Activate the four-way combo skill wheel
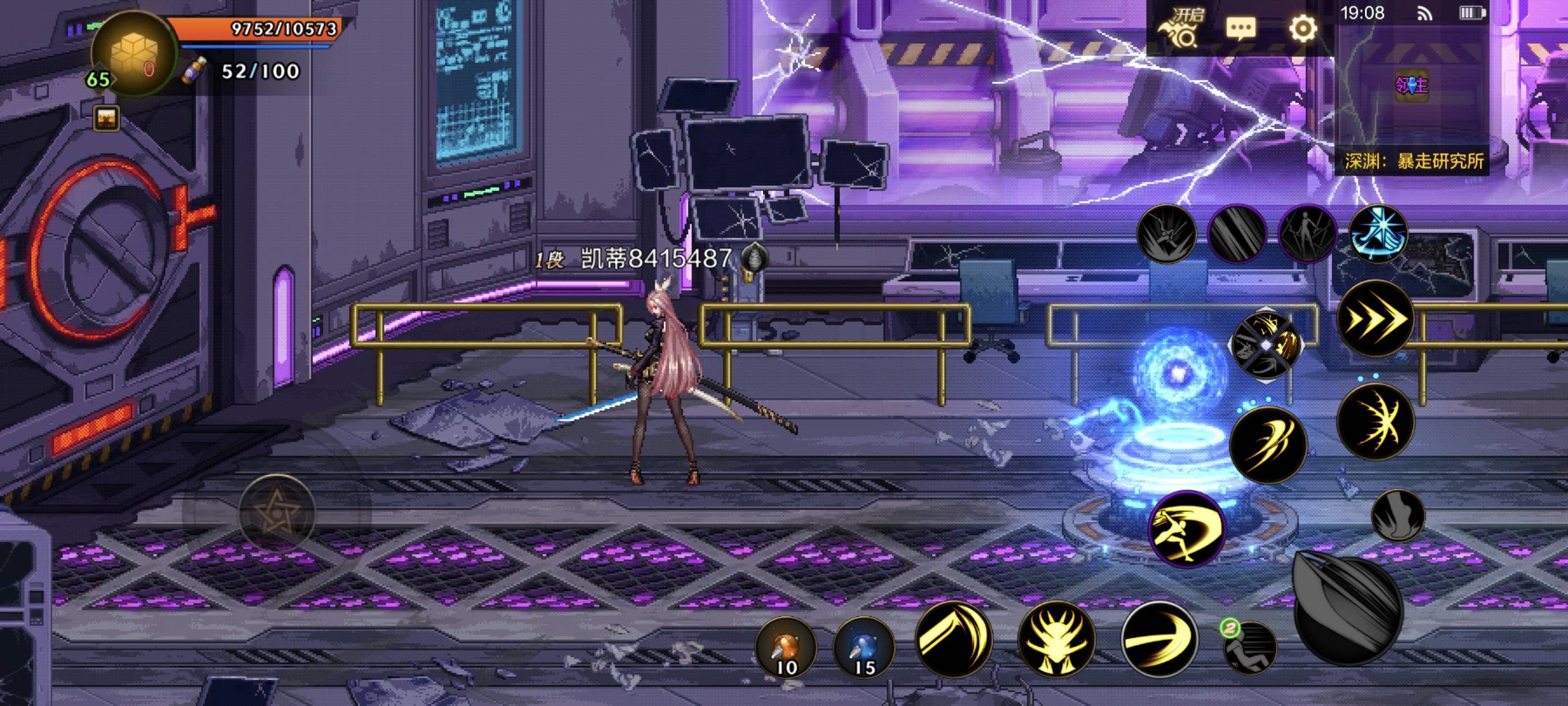Image resolution: width=1568 pixels, height=706 pixels. (1266, 345)
